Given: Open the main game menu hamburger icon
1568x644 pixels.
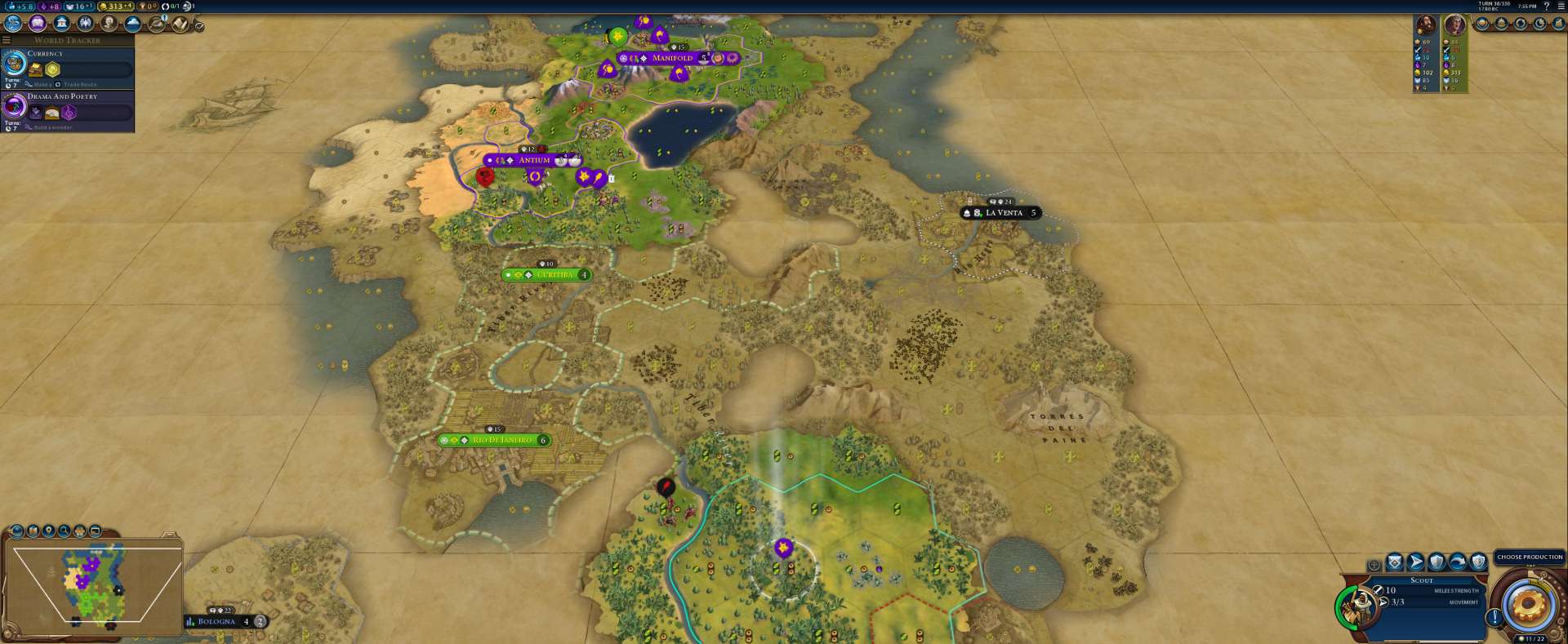Looking at the screenshot, I should click(x=1561, y=6).
